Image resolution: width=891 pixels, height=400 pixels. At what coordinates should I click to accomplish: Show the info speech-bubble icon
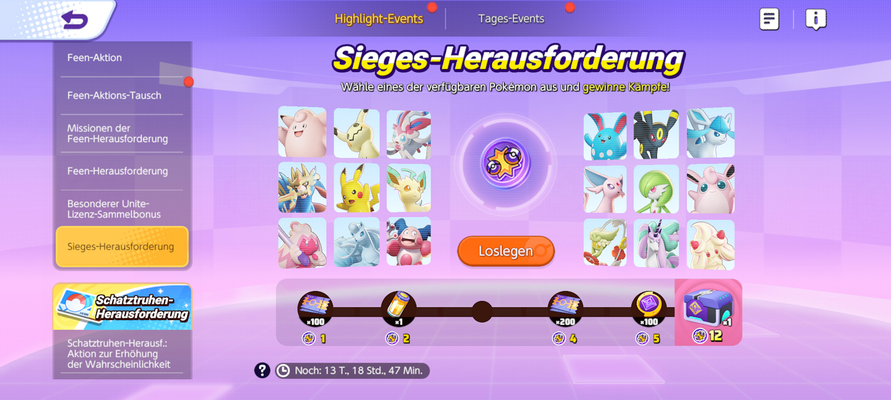[x=816, y=19]
